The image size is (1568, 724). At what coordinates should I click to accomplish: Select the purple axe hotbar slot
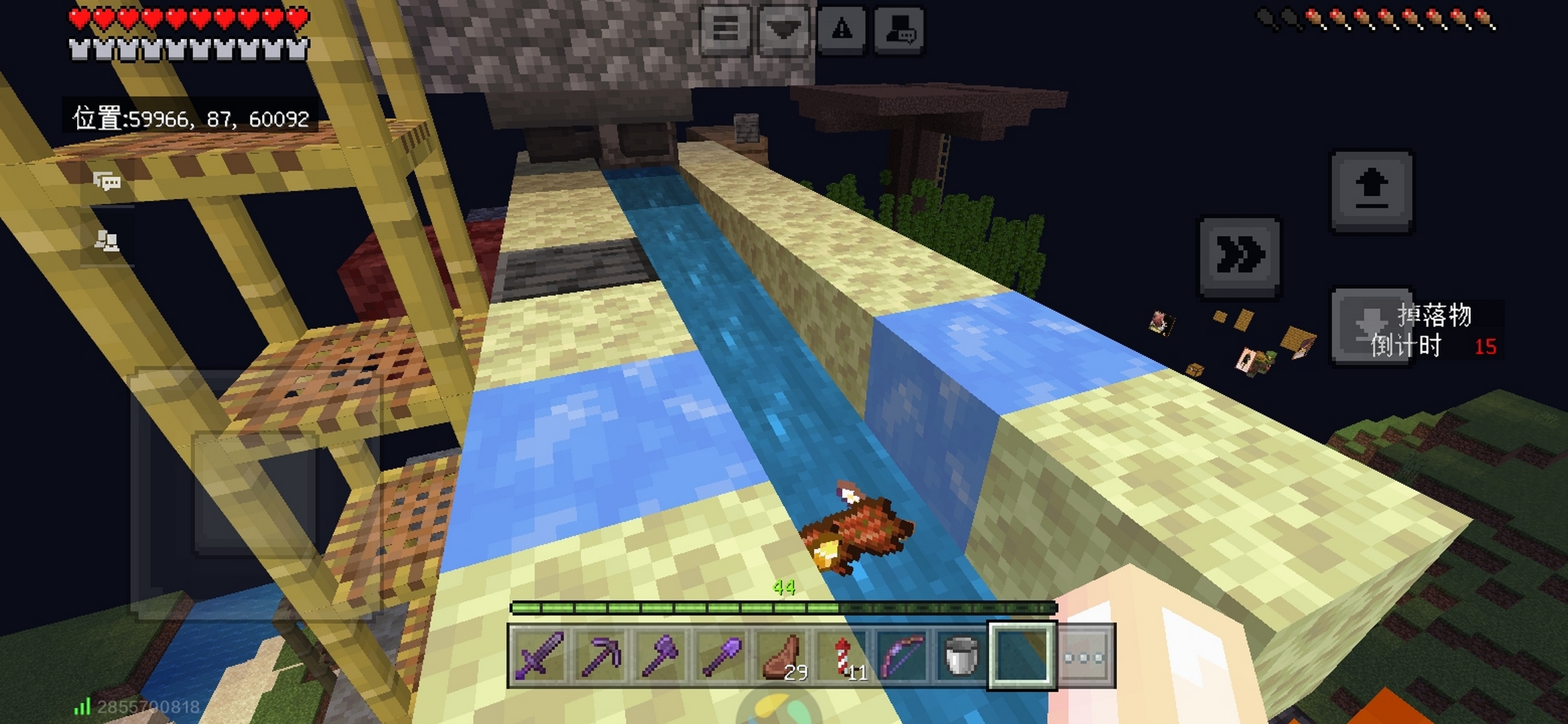coord(660,656)
